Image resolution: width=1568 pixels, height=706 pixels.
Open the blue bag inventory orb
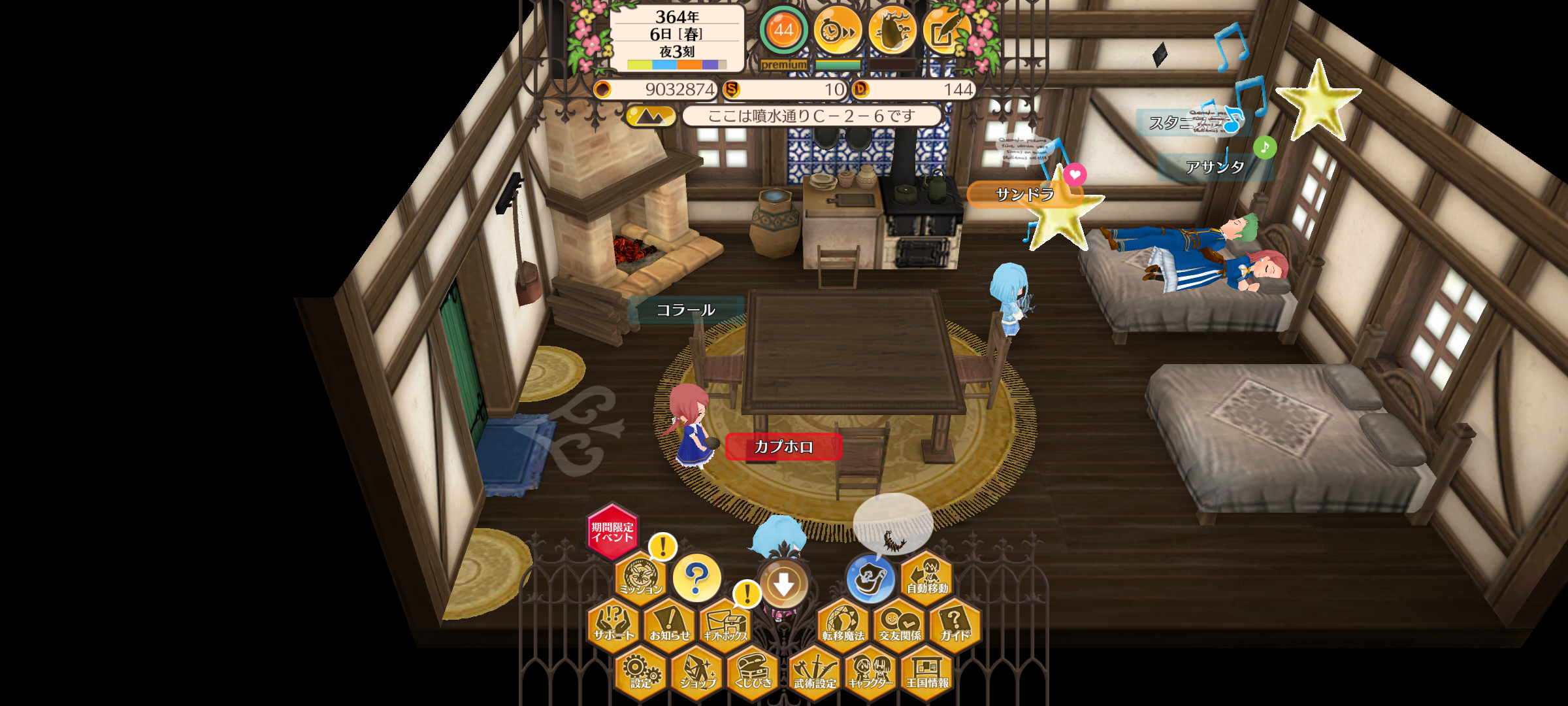pyautogui.click(x=870, y=579)
